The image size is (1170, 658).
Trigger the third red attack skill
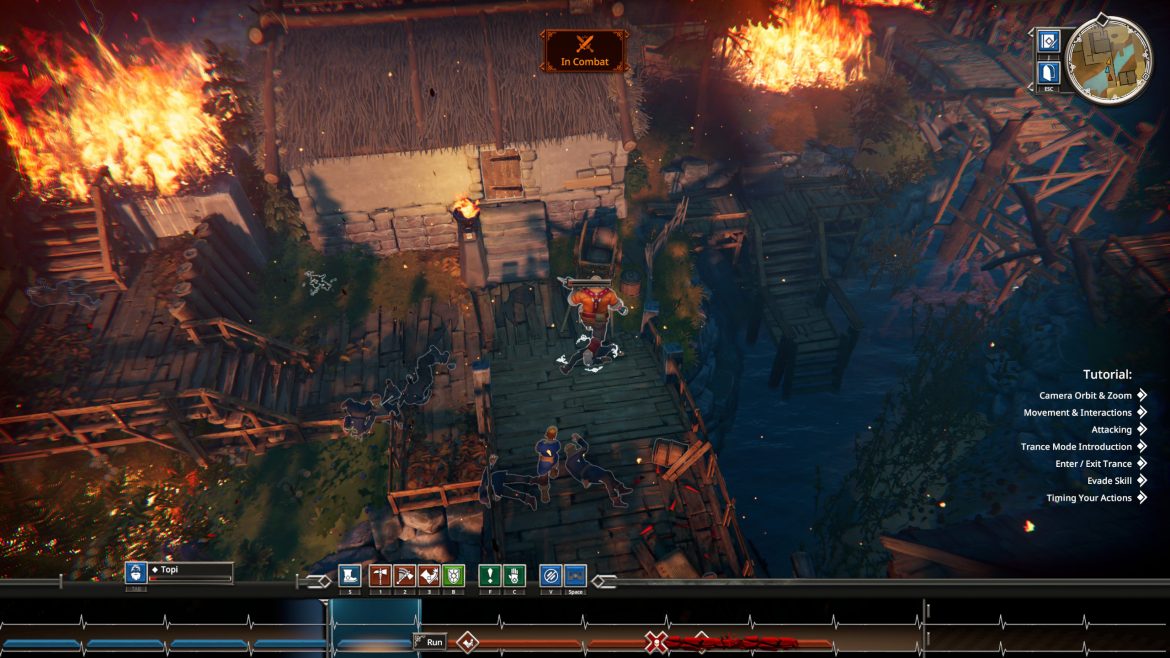(429, 575)
